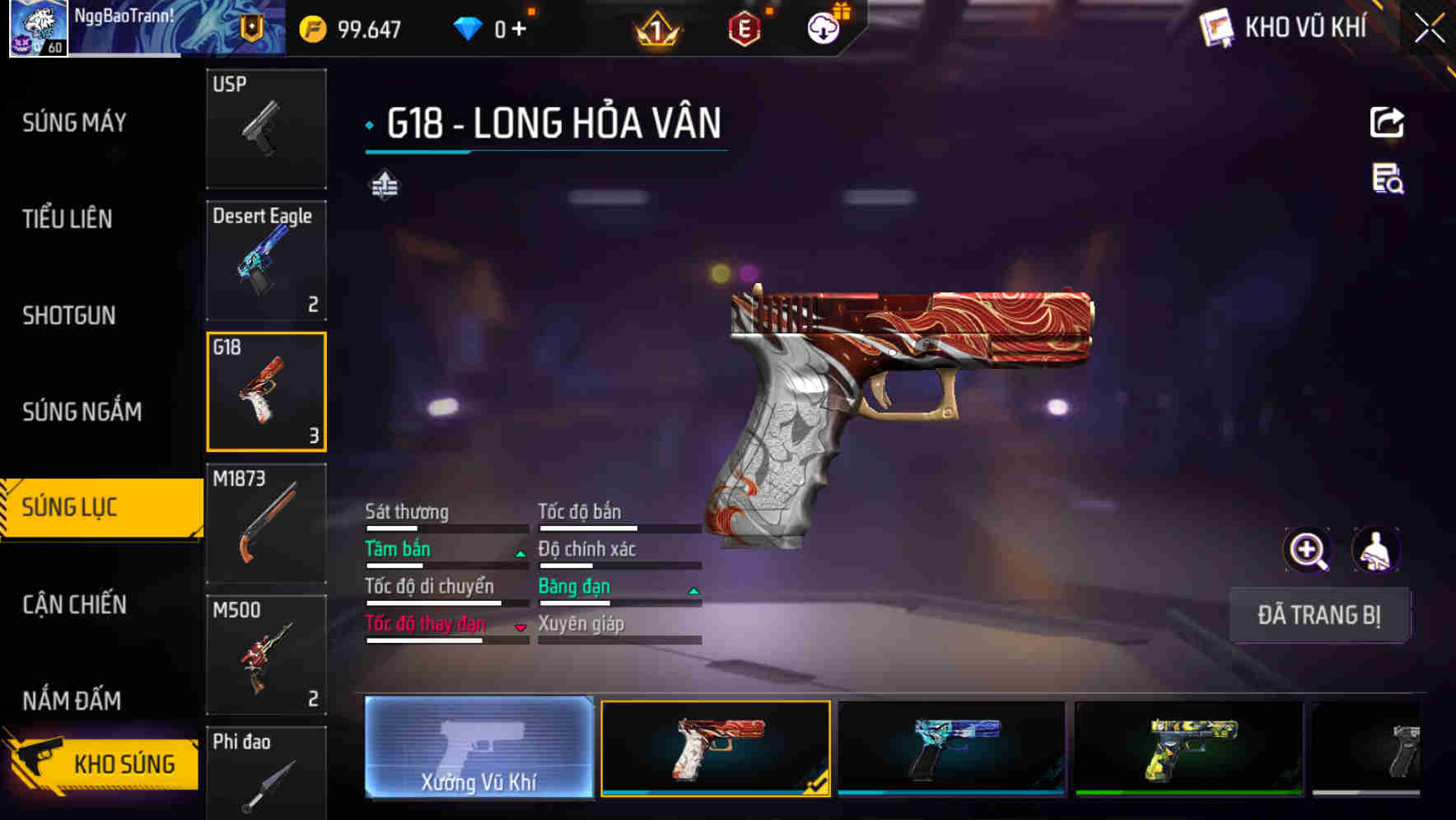Open the NẮM ĐẤM category
Image resolution: width=1456 pixels, height=820 pixels.
tap(72, 701)
